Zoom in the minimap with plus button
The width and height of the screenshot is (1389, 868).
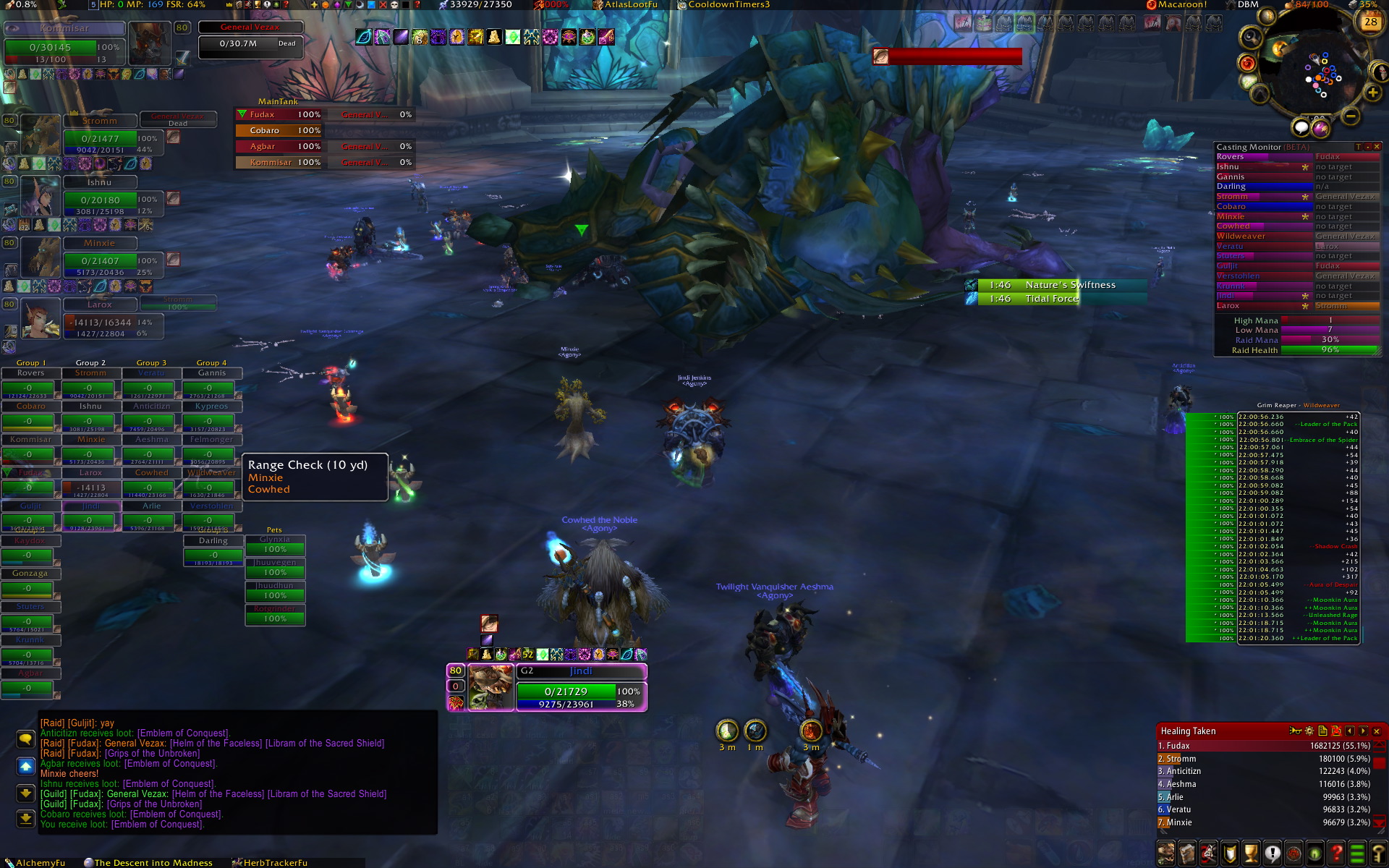1372,93
